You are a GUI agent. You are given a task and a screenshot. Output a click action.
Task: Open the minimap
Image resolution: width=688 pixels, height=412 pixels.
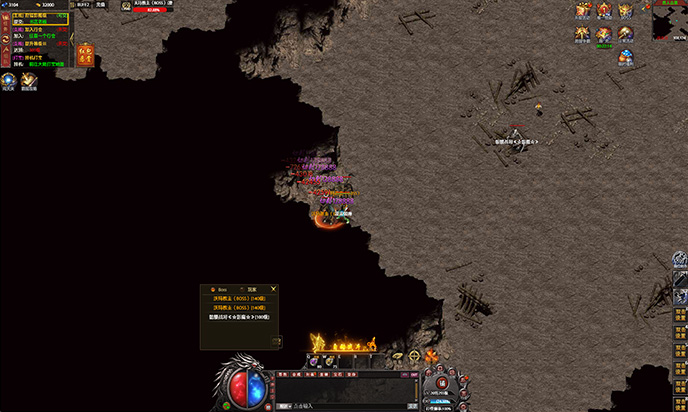coord(669,20)
